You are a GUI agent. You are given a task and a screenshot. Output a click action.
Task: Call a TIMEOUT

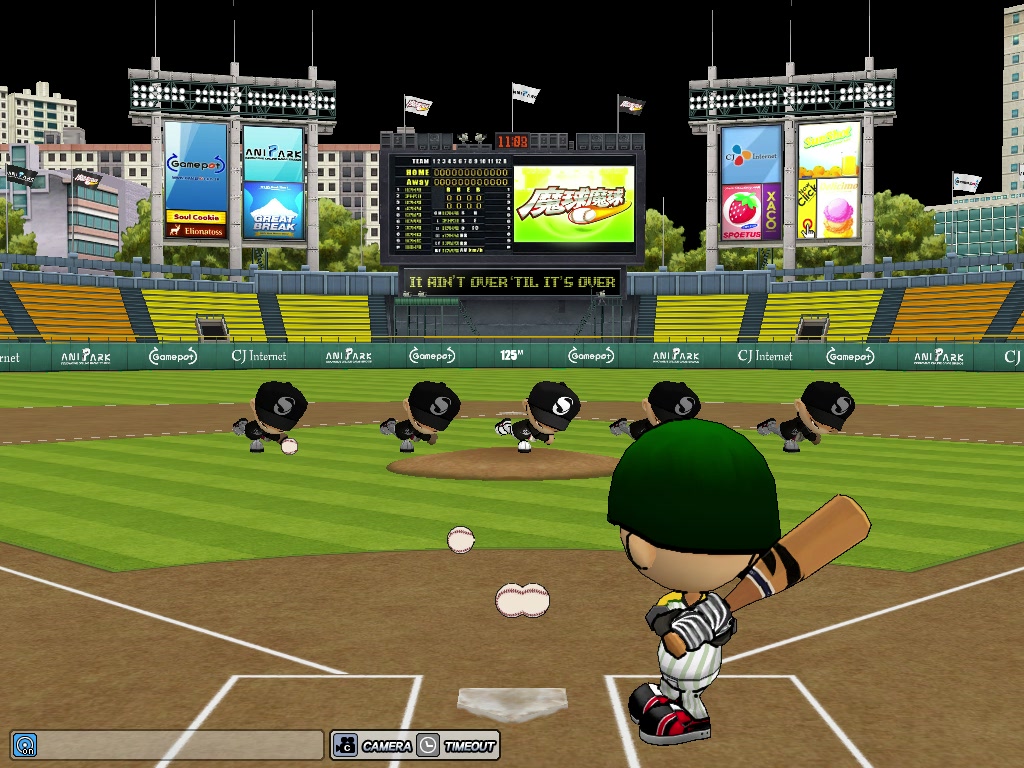pos(457,745)
